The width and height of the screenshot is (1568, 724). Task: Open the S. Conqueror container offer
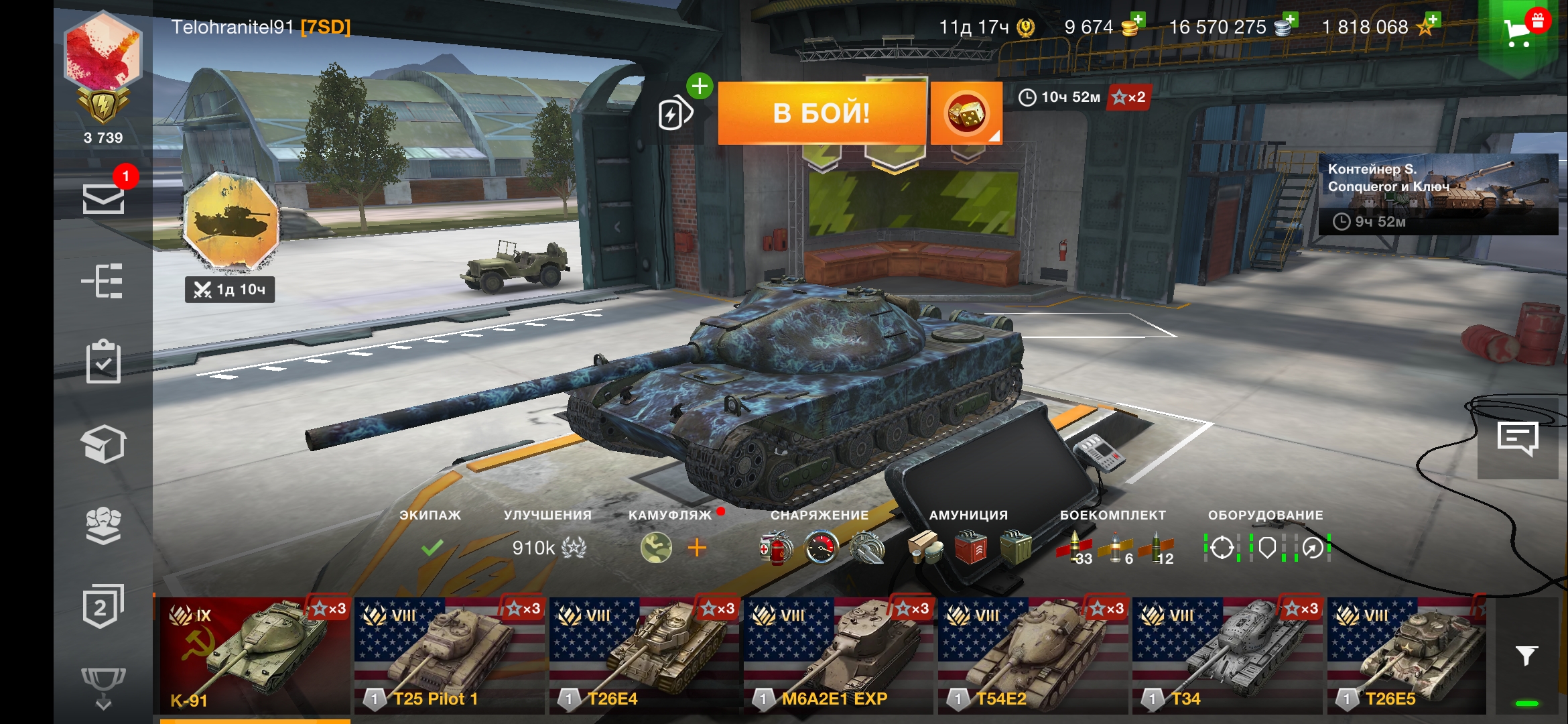1437,194
